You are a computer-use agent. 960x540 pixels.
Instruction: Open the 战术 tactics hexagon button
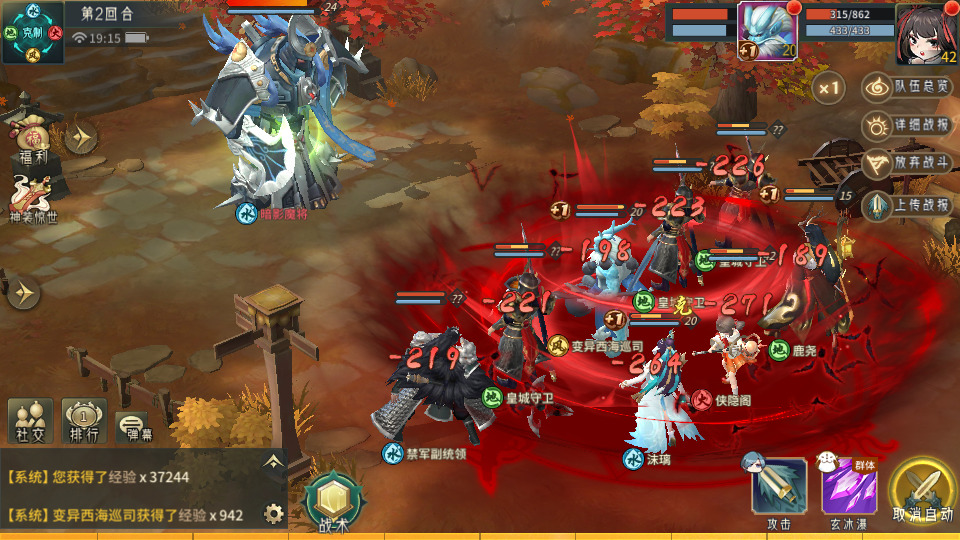(333, 500)
